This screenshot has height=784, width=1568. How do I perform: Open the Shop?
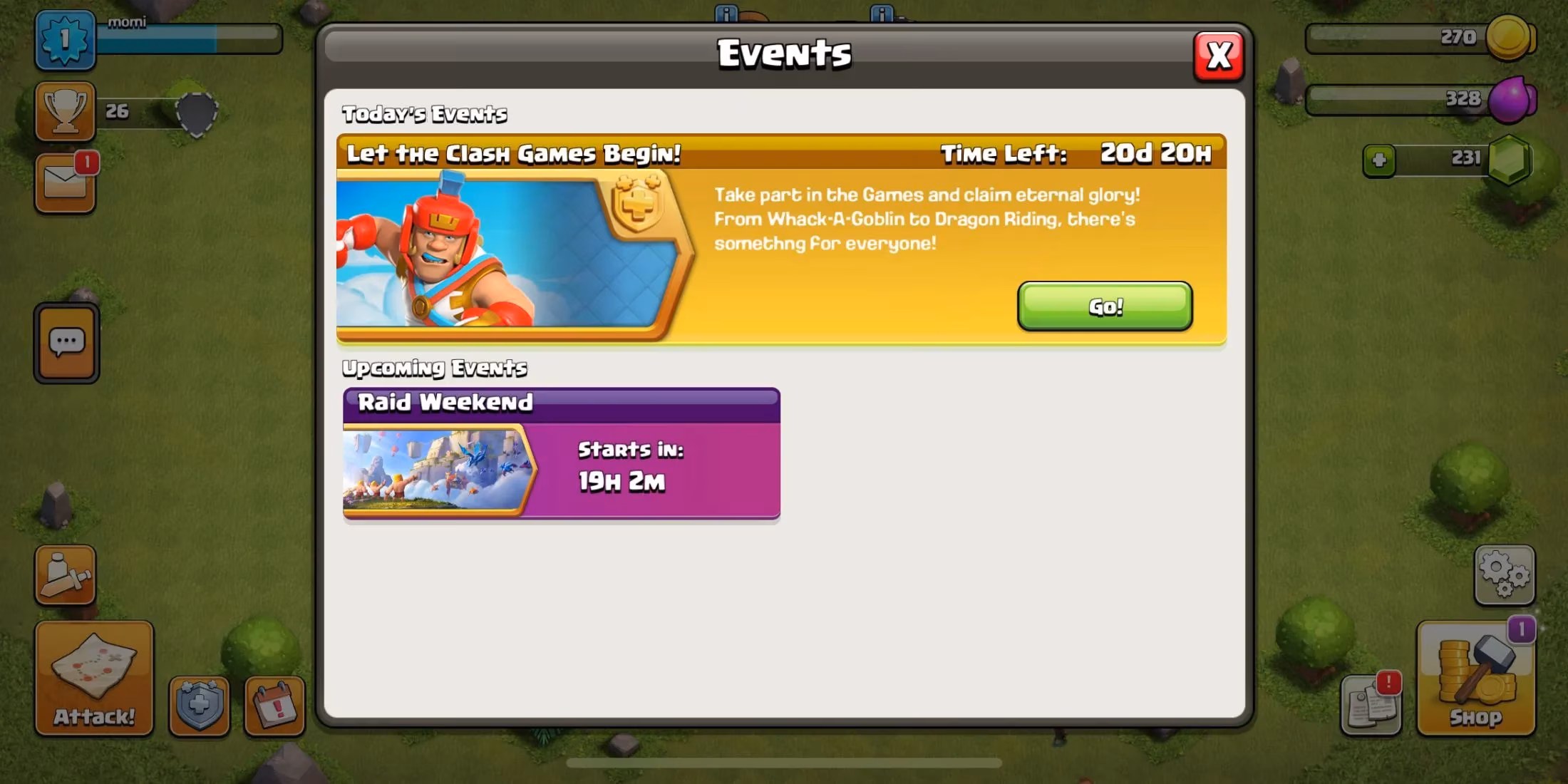pyautogui.click(x=1474, y=677)
